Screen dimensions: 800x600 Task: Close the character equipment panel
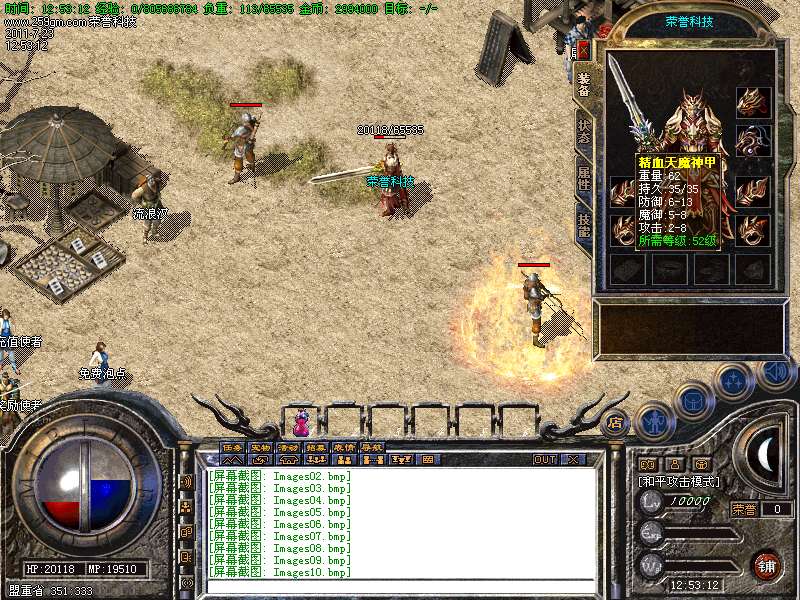click(583, 50)
